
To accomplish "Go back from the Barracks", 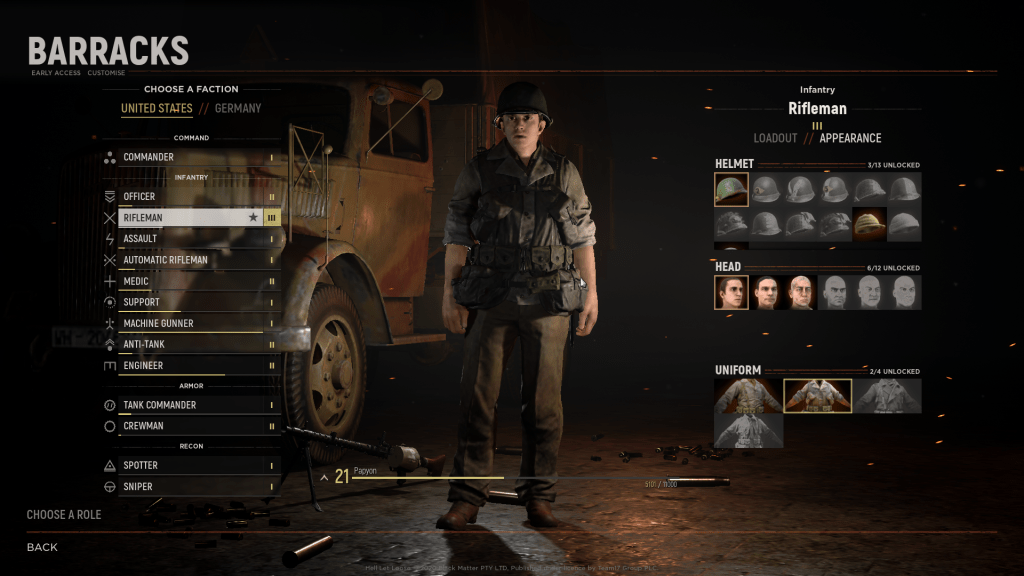I will 42,547.
